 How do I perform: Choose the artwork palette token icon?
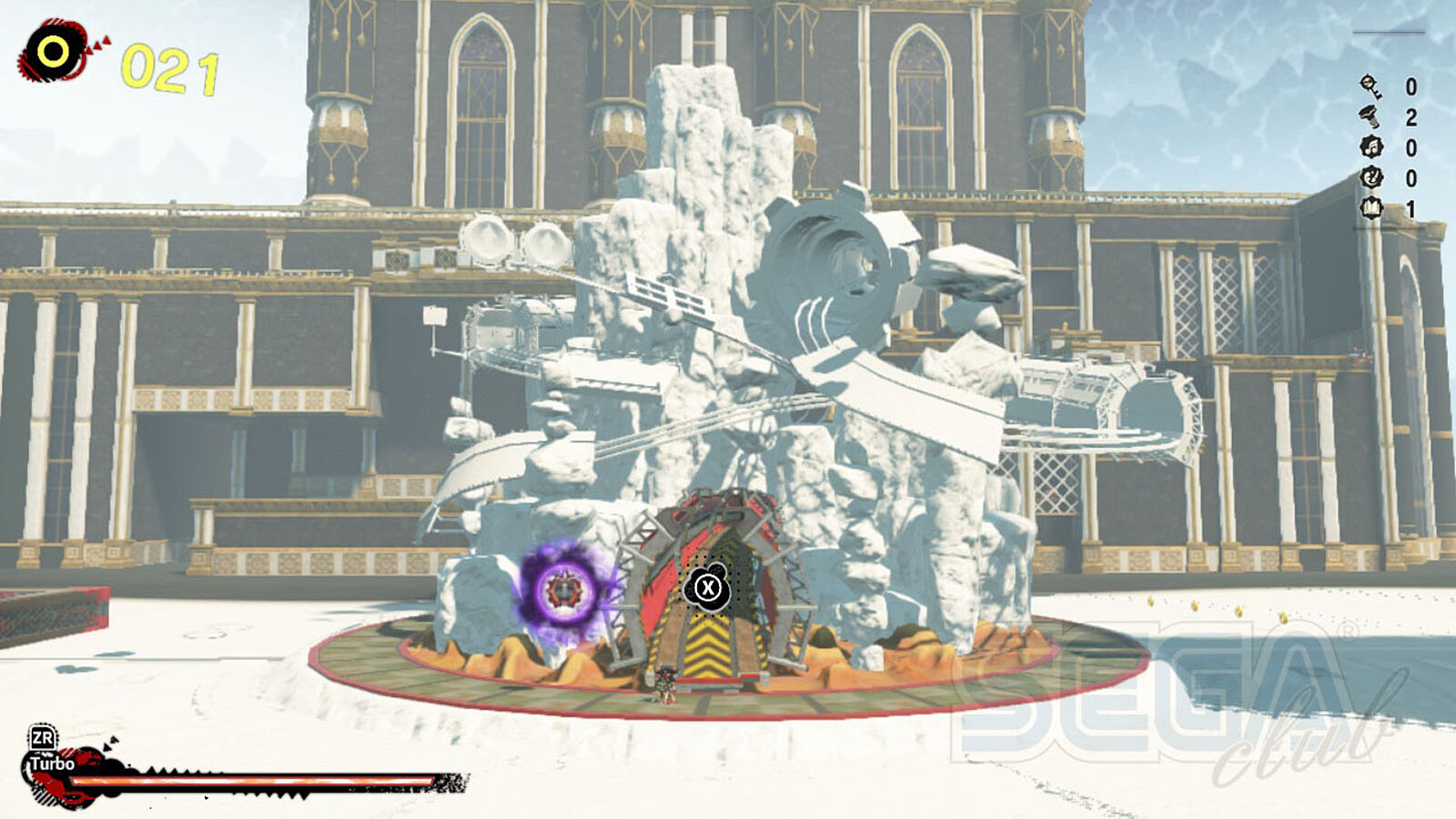click(1370, 177)
